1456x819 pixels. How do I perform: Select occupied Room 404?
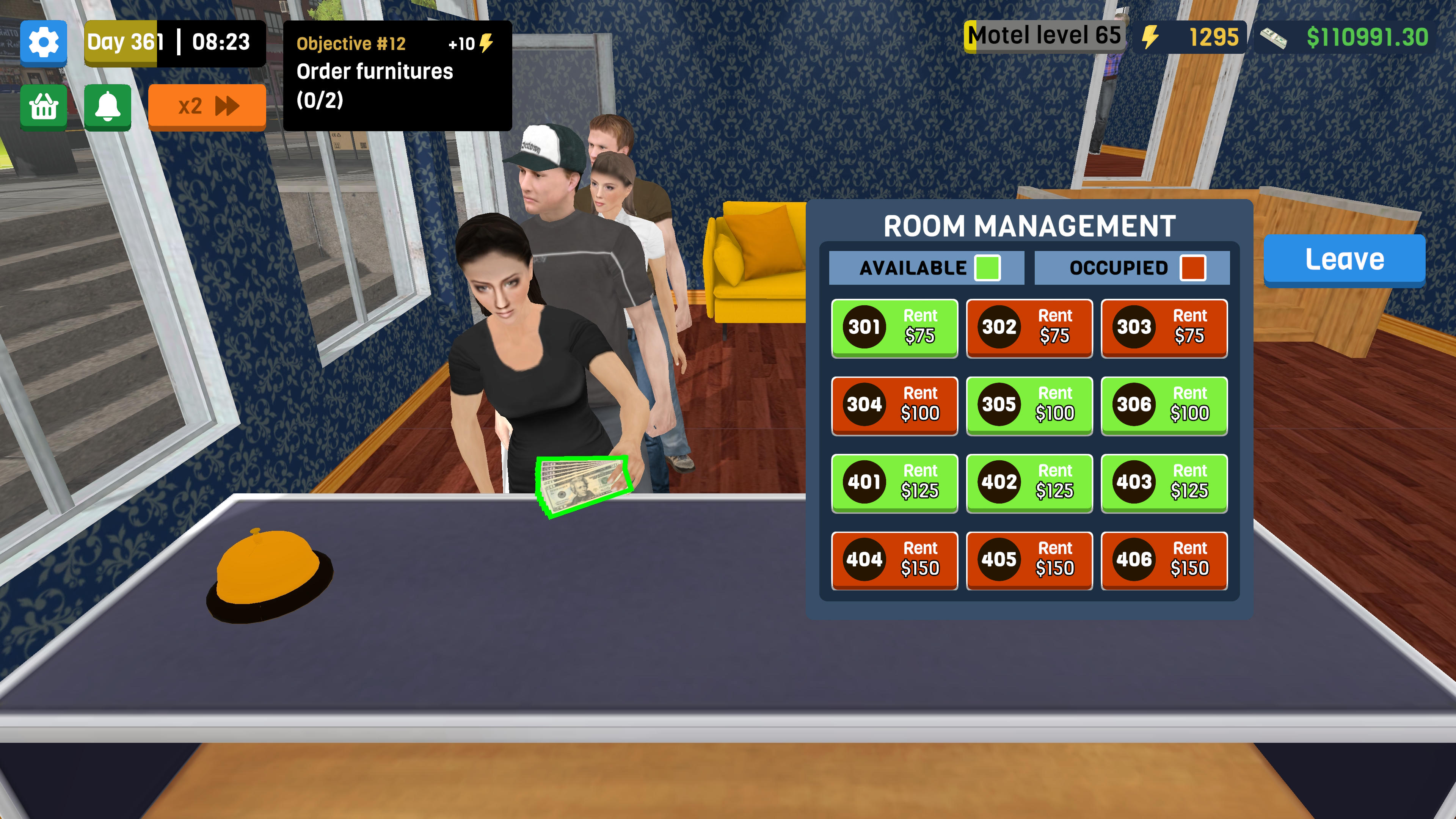pyautogui.click(x=894, y=561)
